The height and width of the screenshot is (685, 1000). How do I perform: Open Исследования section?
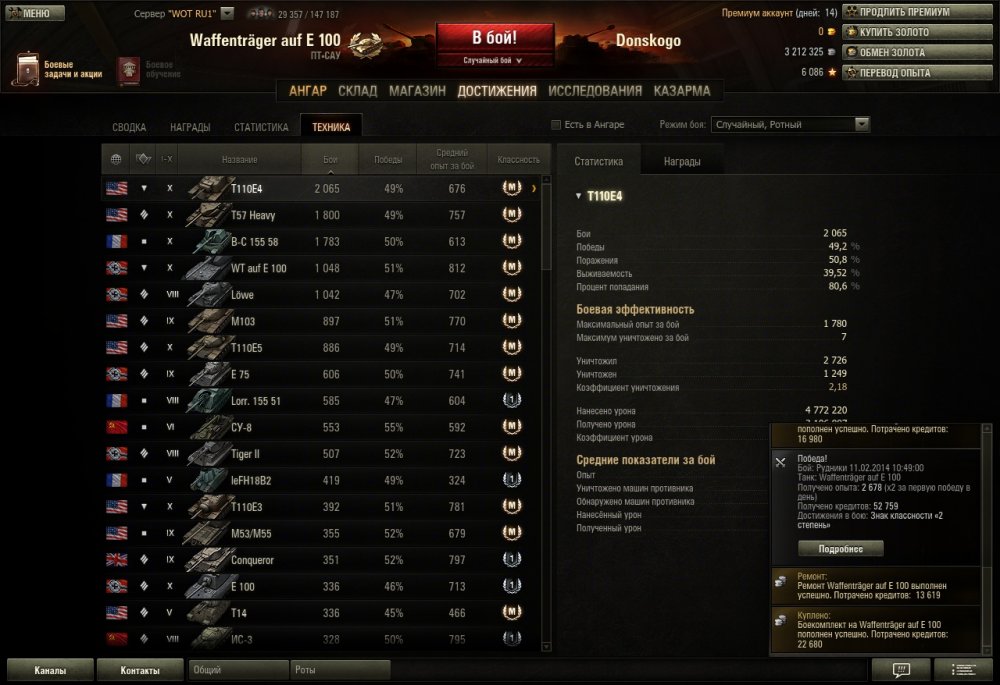595,91
